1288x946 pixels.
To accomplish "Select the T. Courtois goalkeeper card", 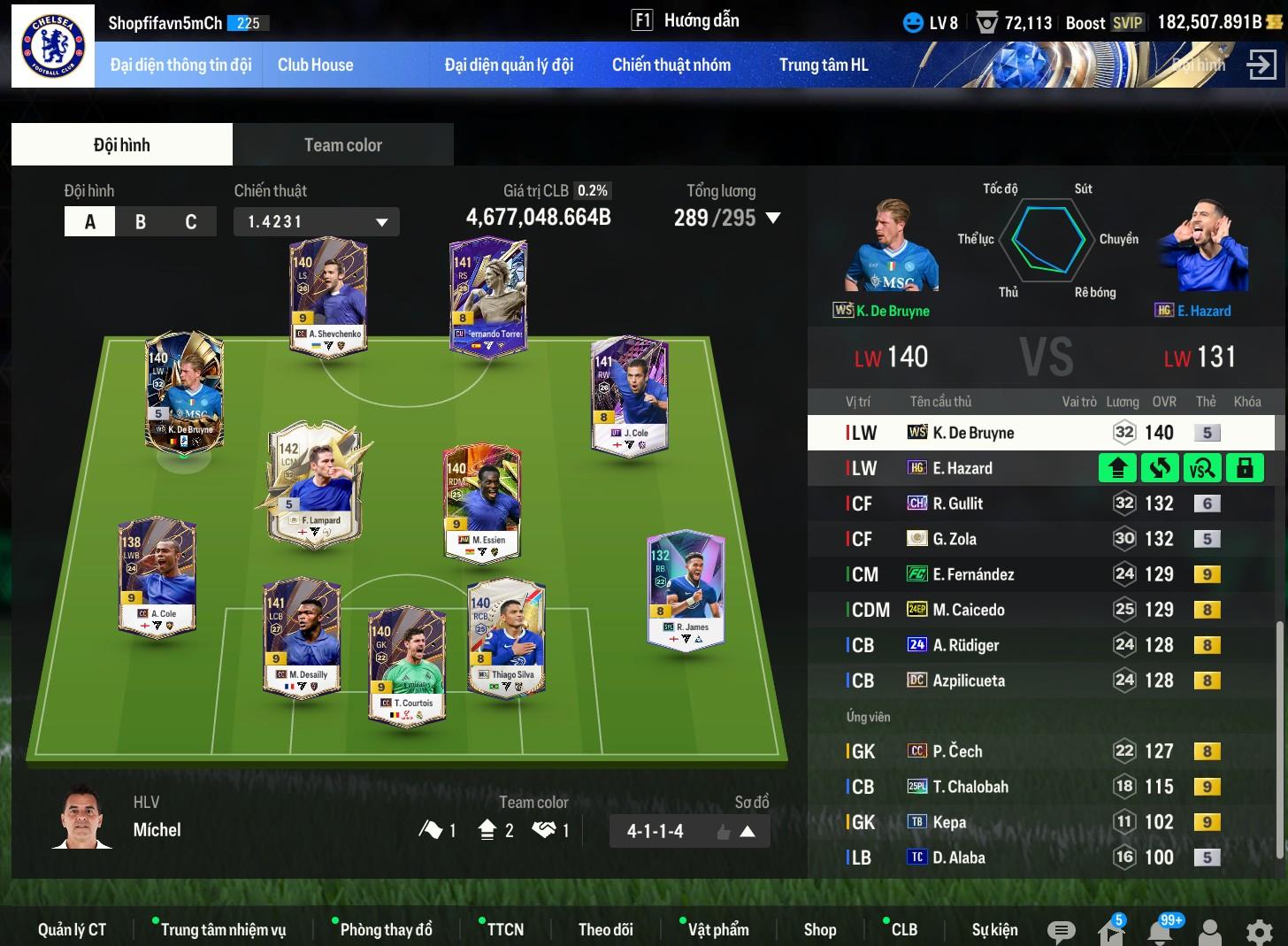I will pyautogui.click(x=407, y=664).
